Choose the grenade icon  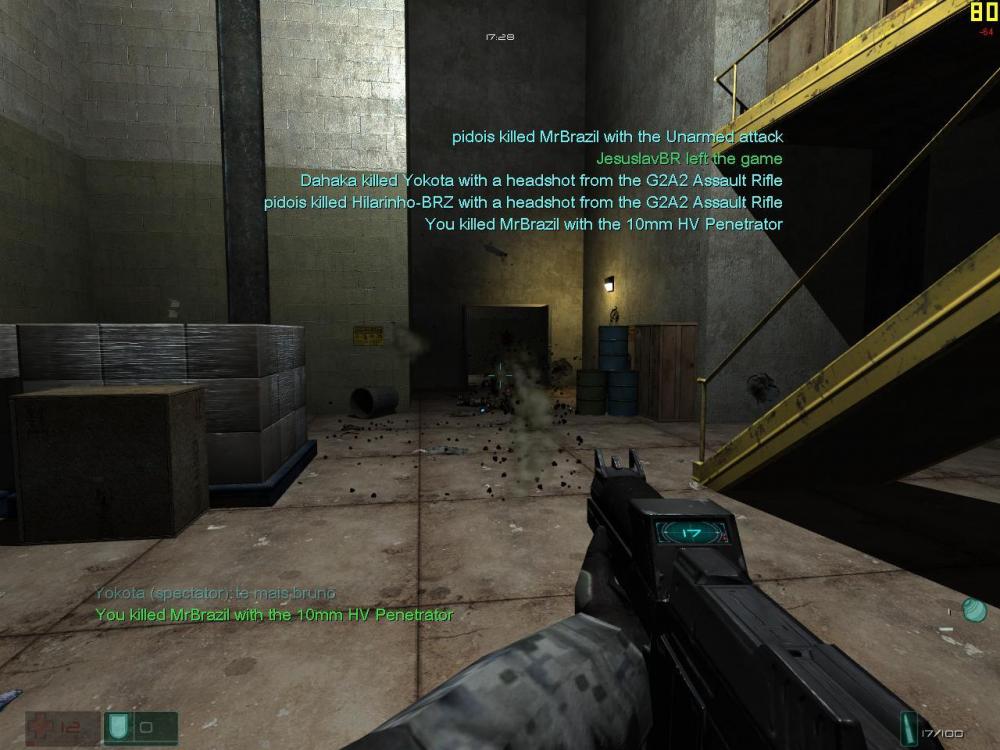974,610
